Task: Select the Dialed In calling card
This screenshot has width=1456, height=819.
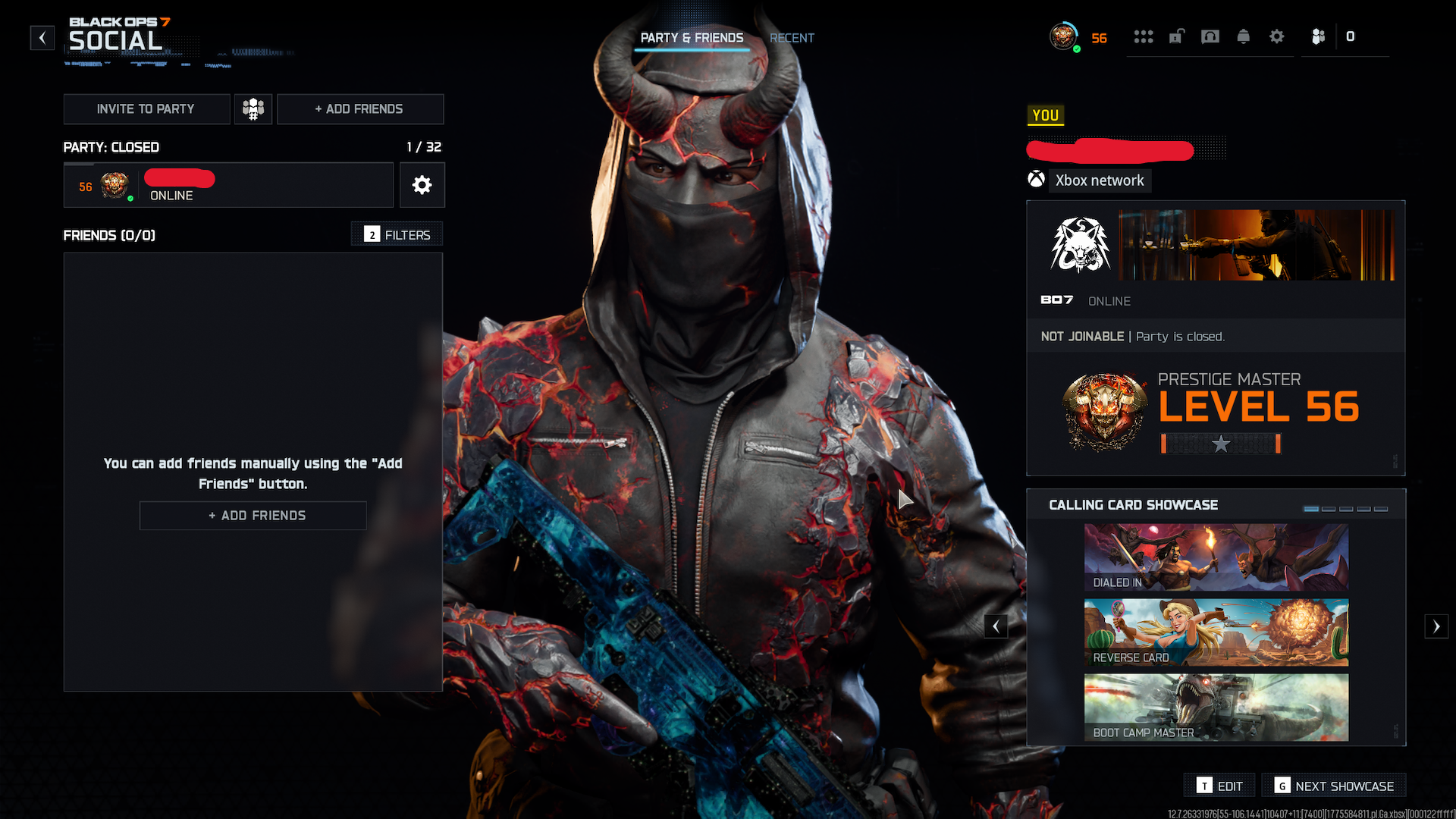Action: tap(1216, 557)
